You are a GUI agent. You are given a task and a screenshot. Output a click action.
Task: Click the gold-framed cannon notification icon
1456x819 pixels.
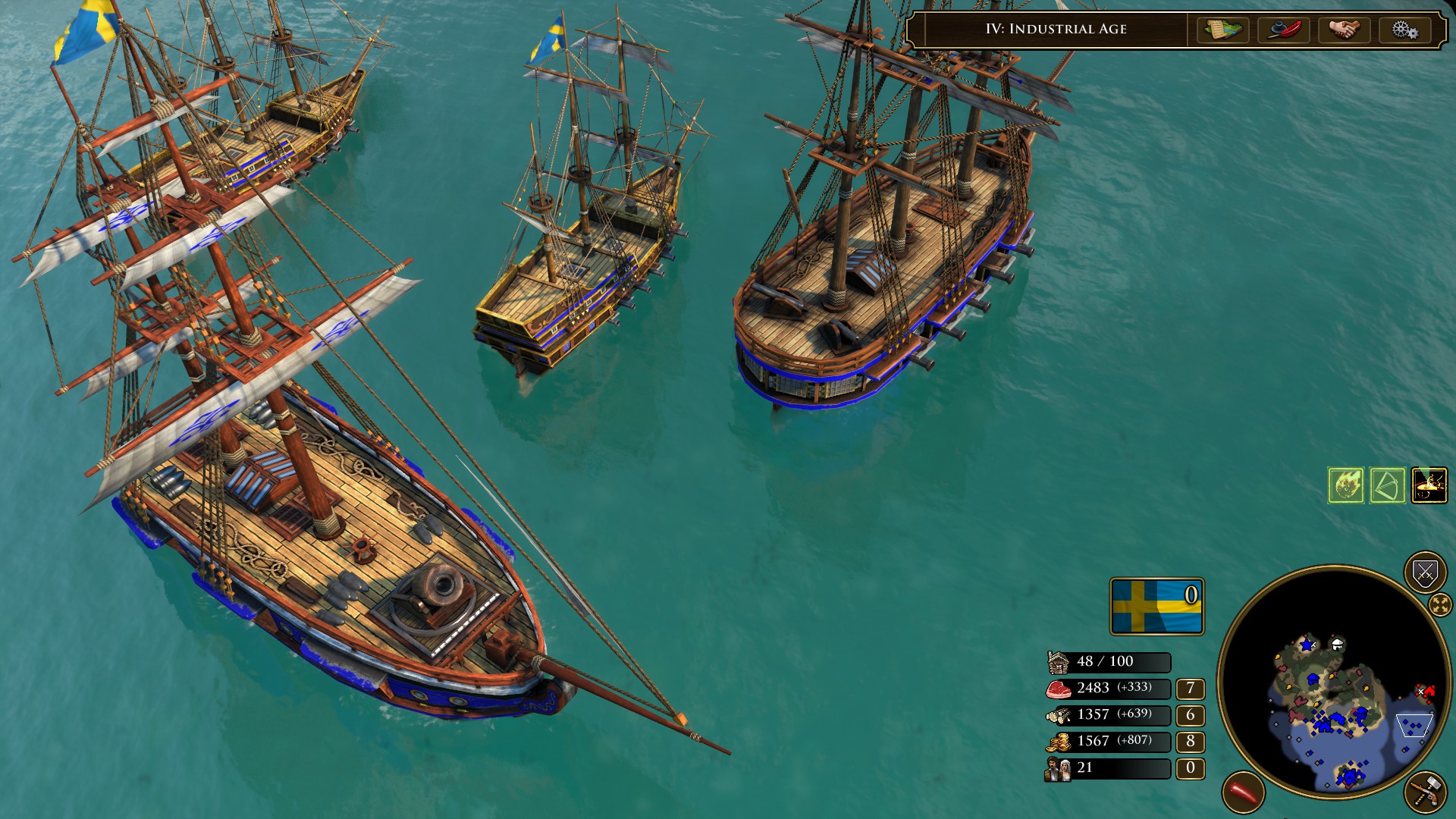tap(1429, 485)
